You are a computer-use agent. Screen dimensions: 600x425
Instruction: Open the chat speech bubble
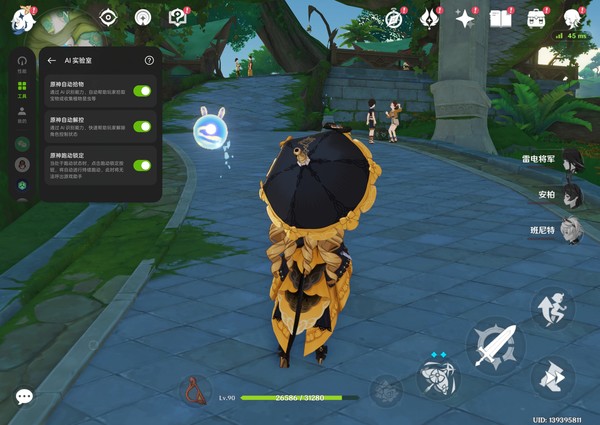24,397
